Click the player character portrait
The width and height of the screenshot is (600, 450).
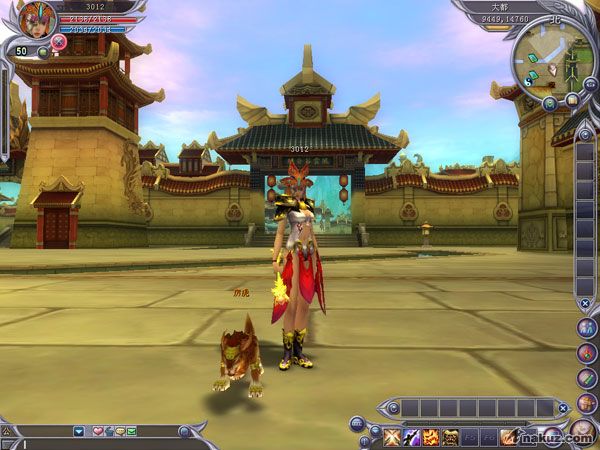click(x=38, y=19)
